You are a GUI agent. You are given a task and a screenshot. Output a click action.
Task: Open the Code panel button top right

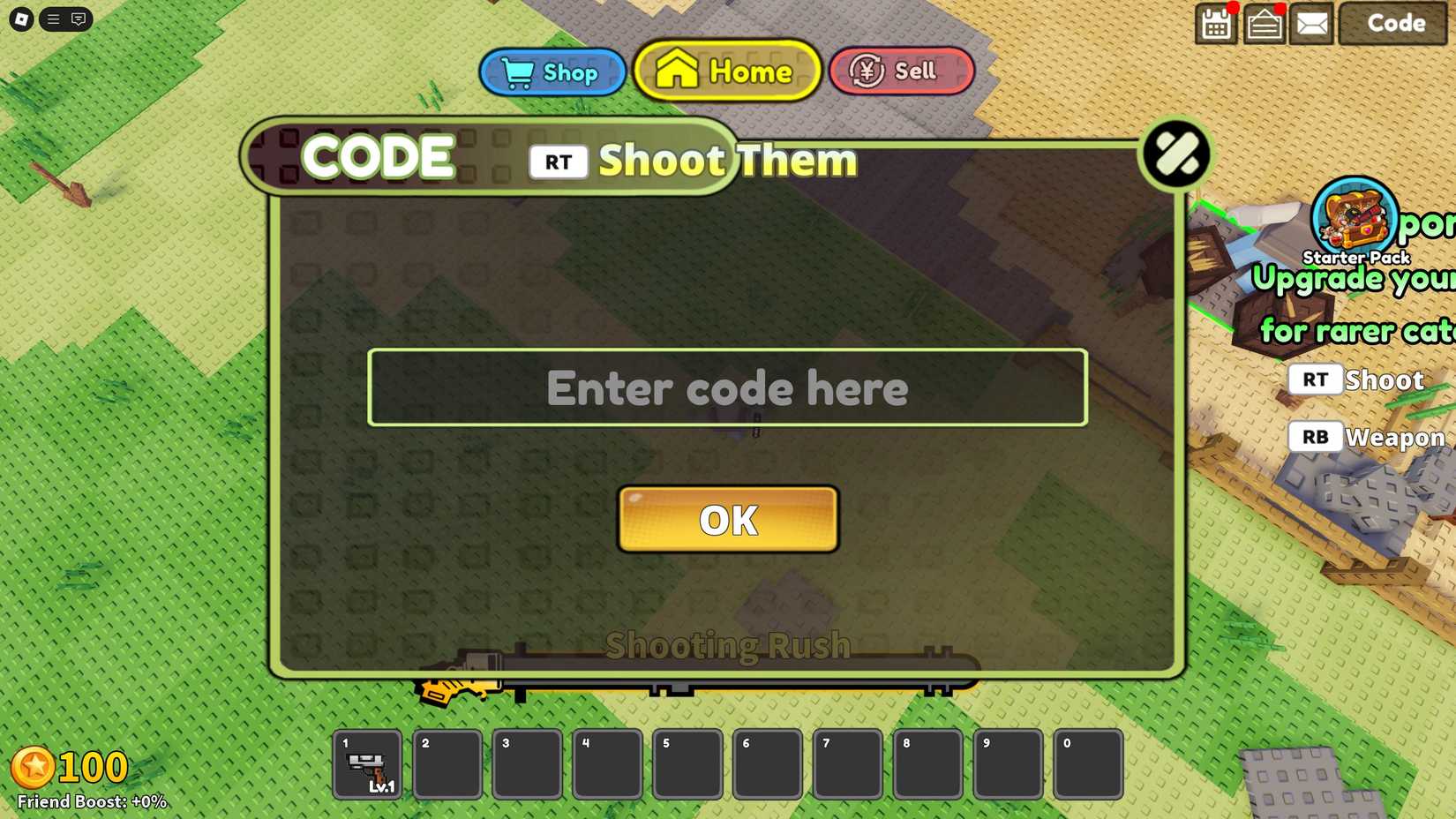coord(1393,24)
